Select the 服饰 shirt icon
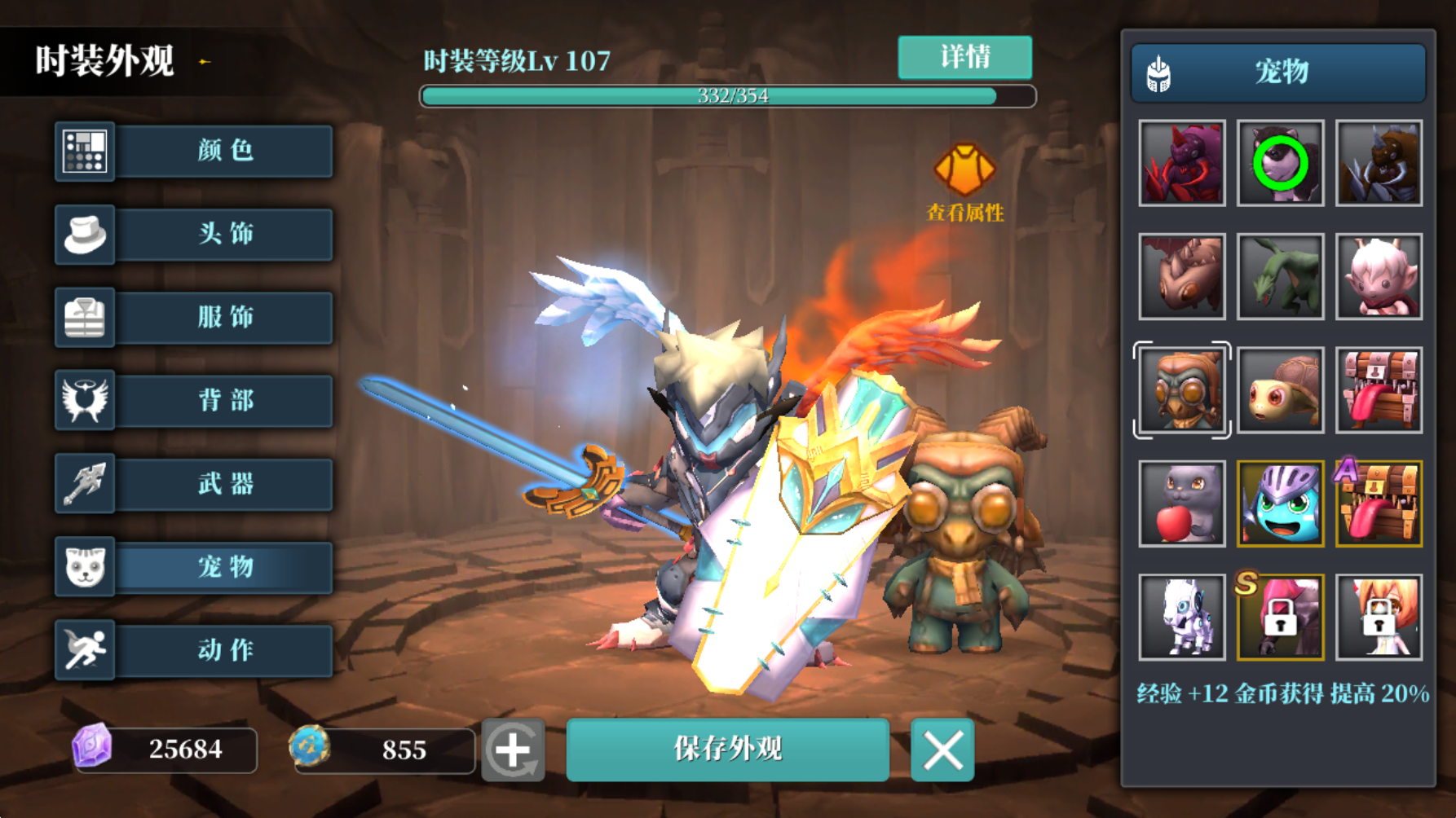The width and height of the screenshot is (1456, 818). (x=85, y=318)
